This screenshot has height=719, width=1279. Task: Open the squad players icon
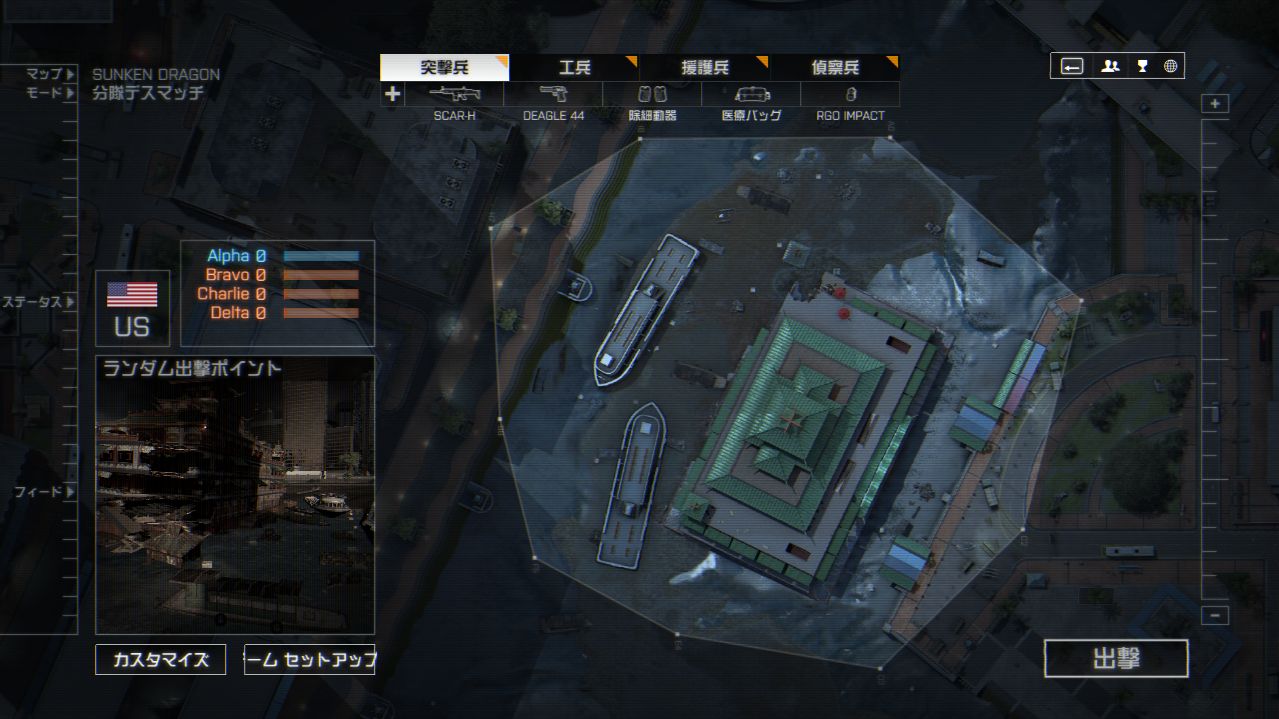[1110, 66]
